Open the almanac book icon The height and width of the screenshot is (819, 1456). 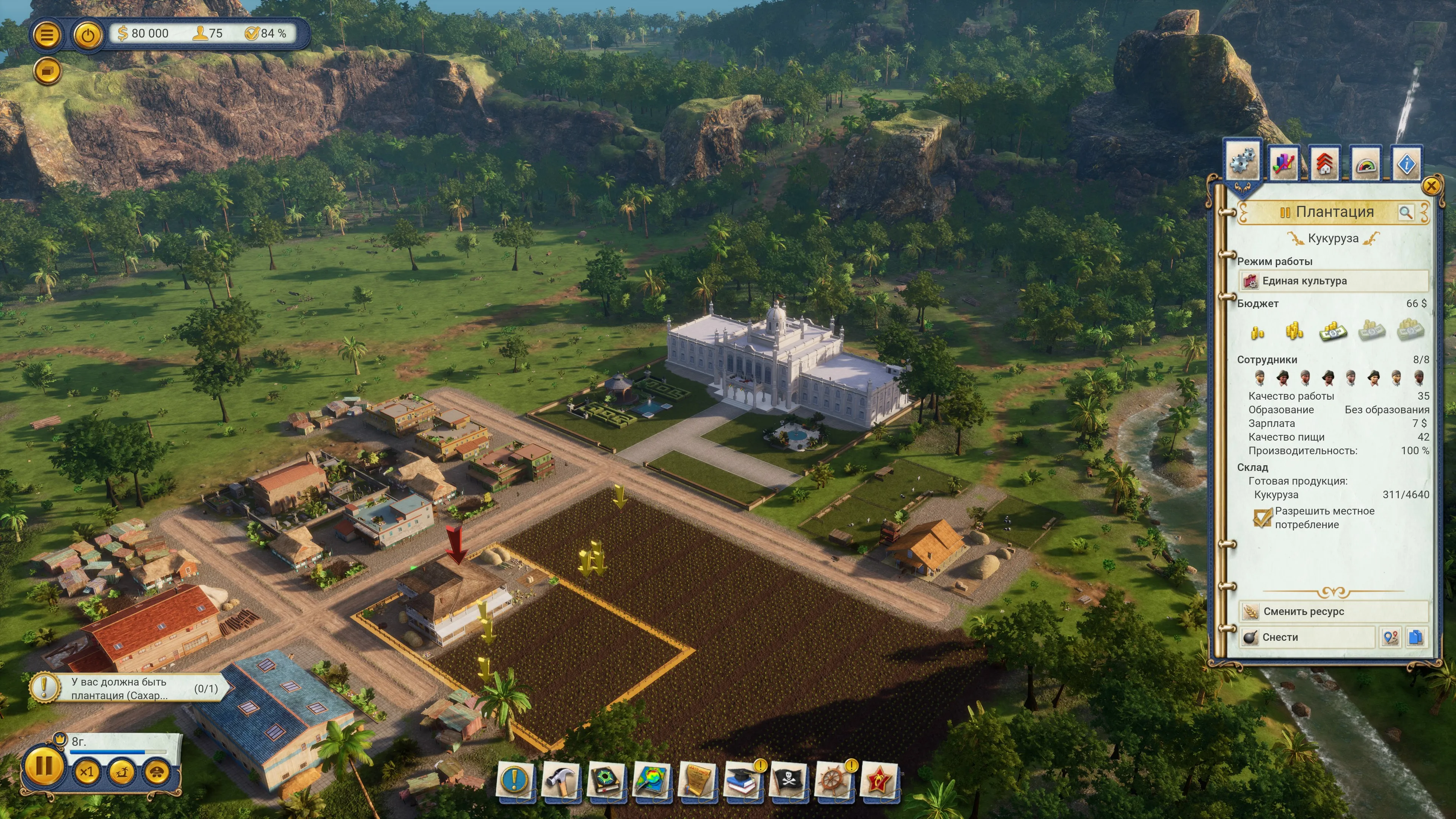pyautogui.click(x=605, y=780)
